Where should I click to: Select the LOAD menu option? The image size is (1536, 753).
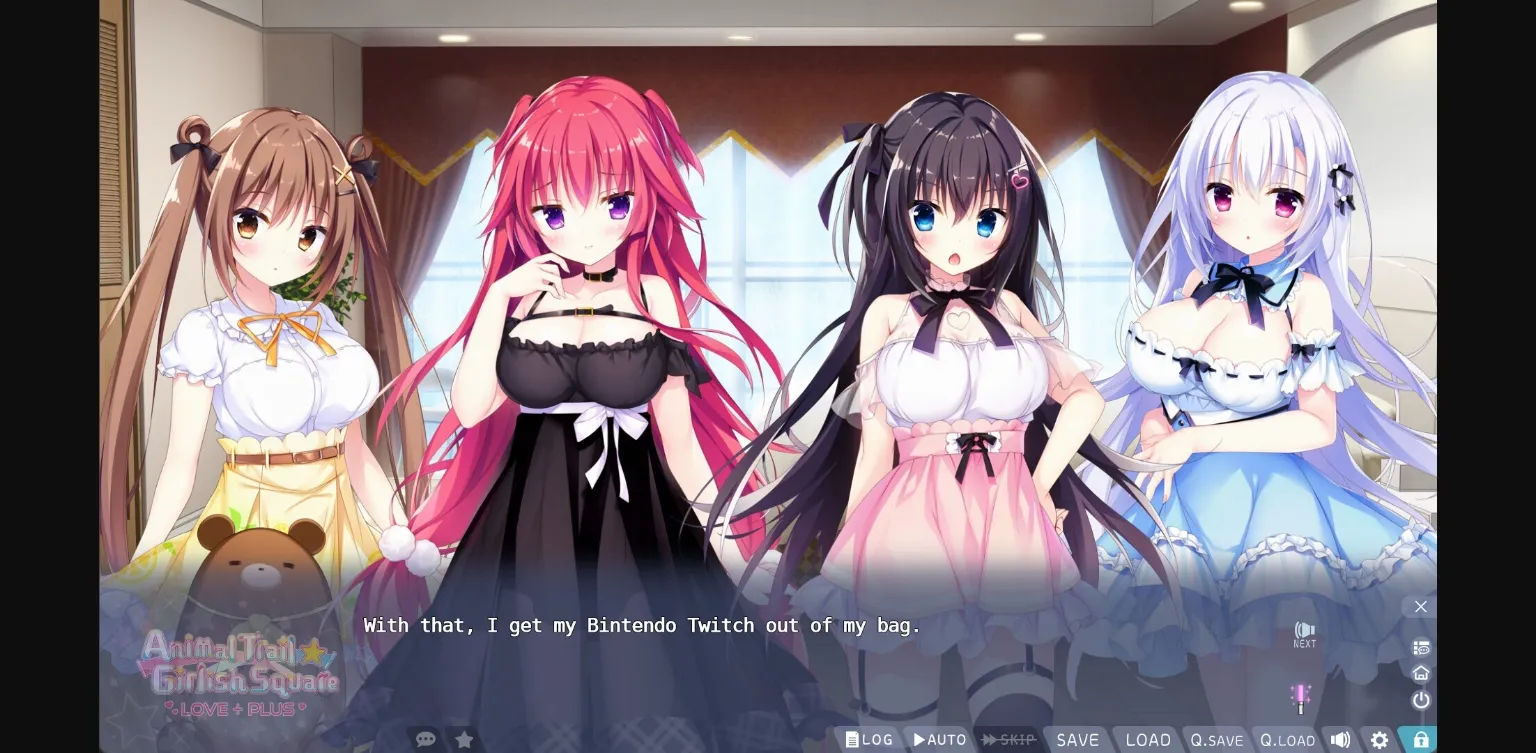coord(1147,739)
